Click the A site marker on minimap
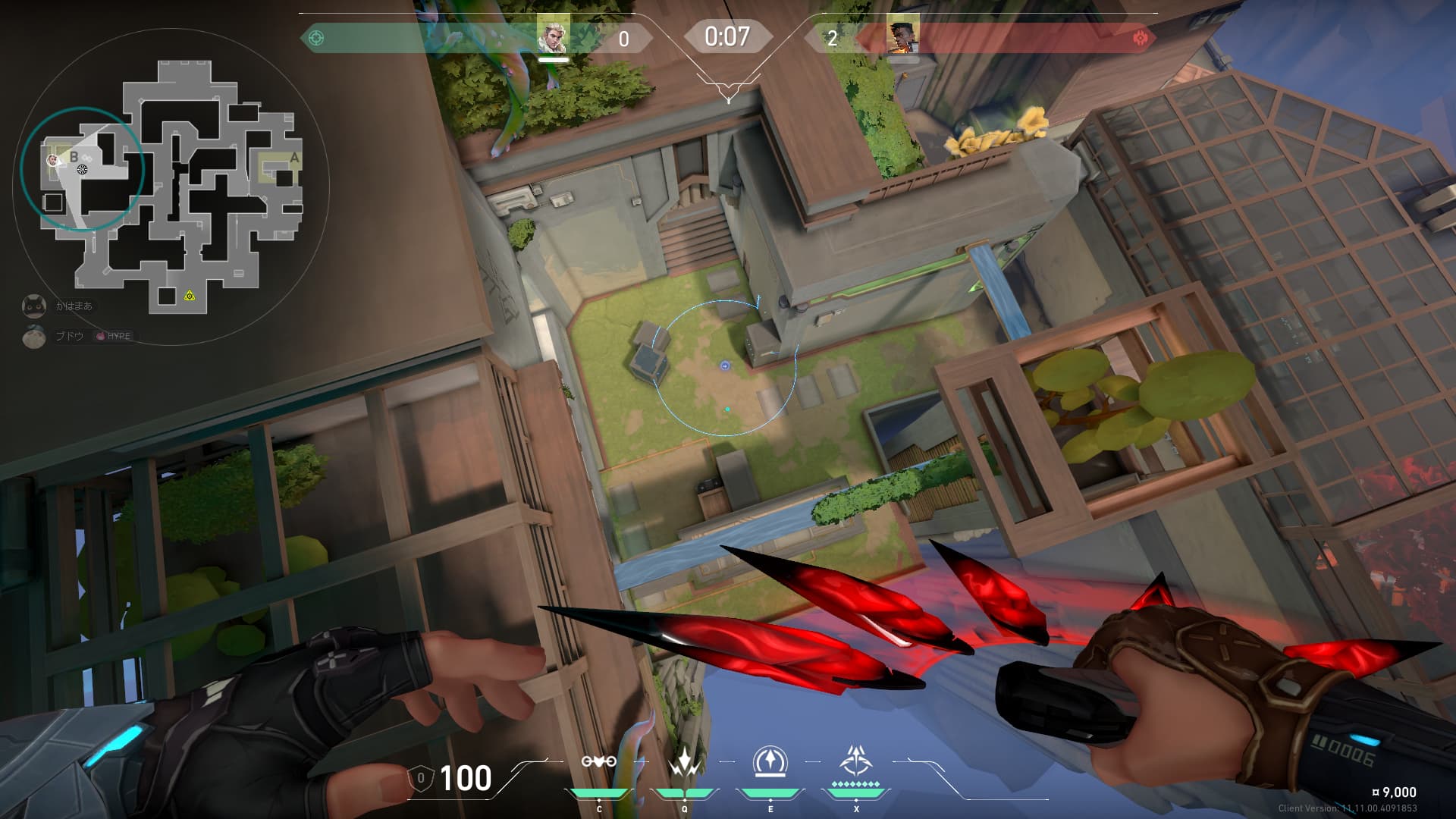Screen dimensions: 1456x819 tap(294, 158)
